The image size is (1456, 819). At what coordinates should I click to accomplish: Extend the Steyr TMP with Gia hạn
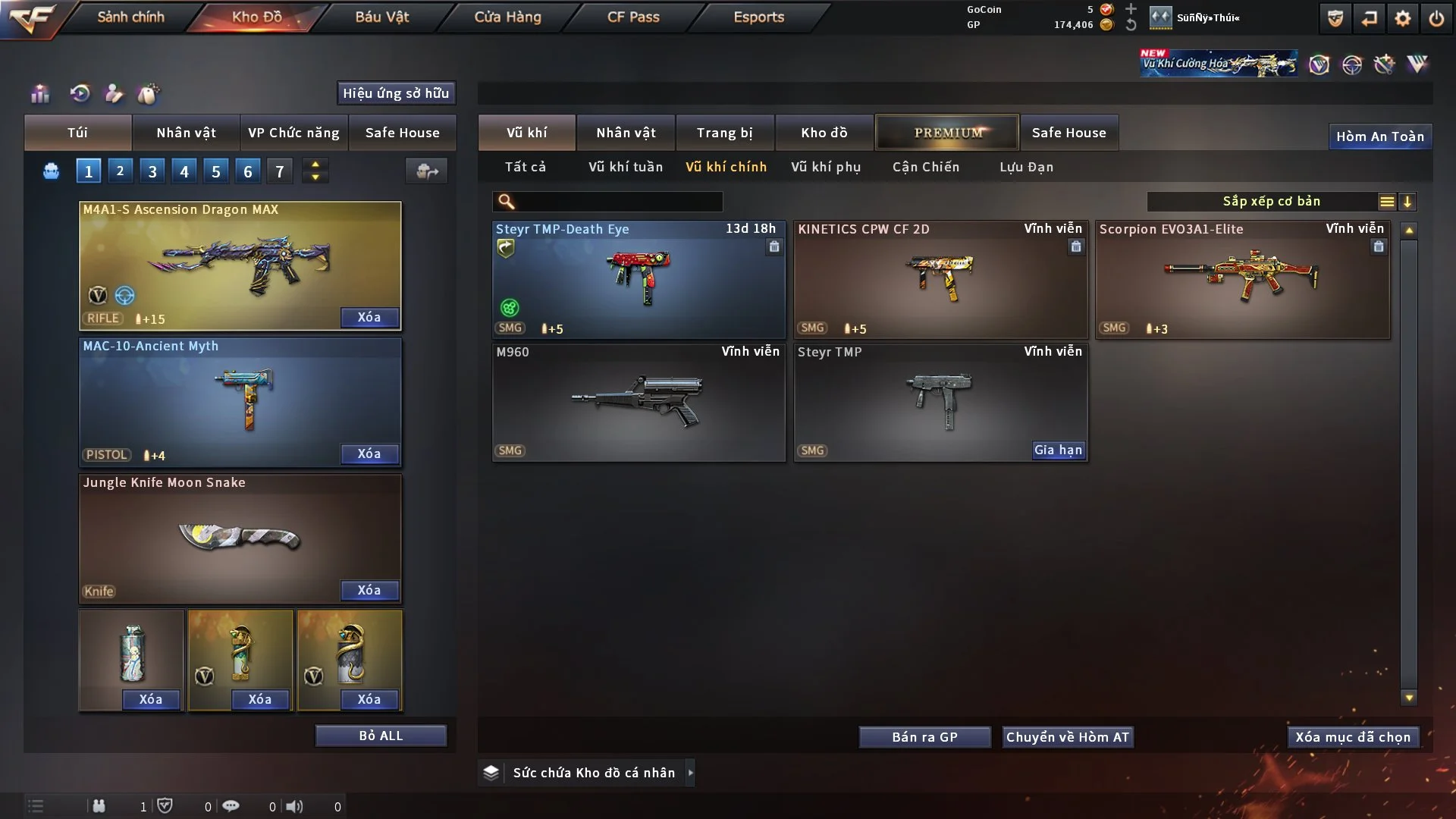click(1058, 450)
